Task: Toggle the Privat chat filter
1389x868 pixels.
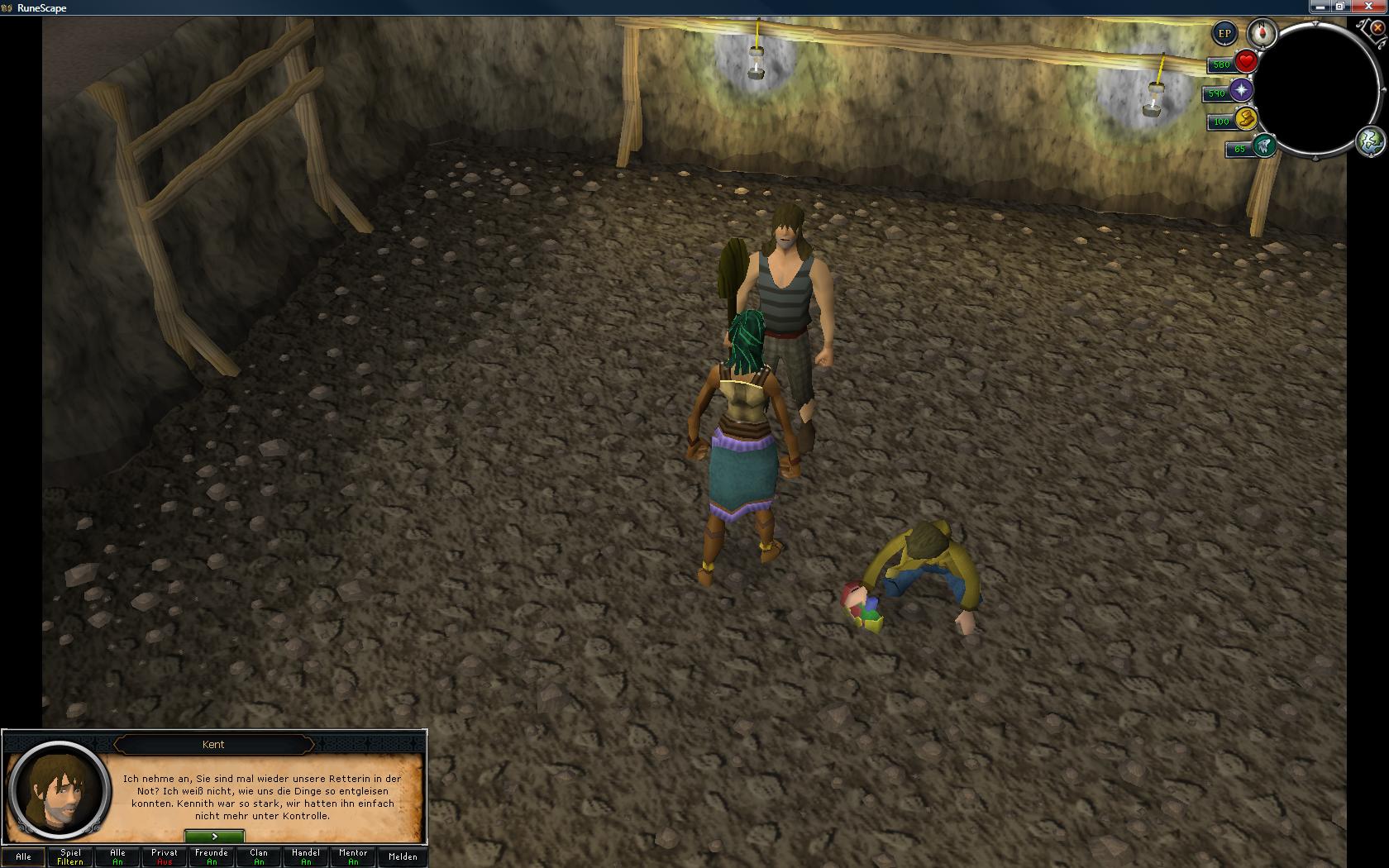Action: coord(165,856)
